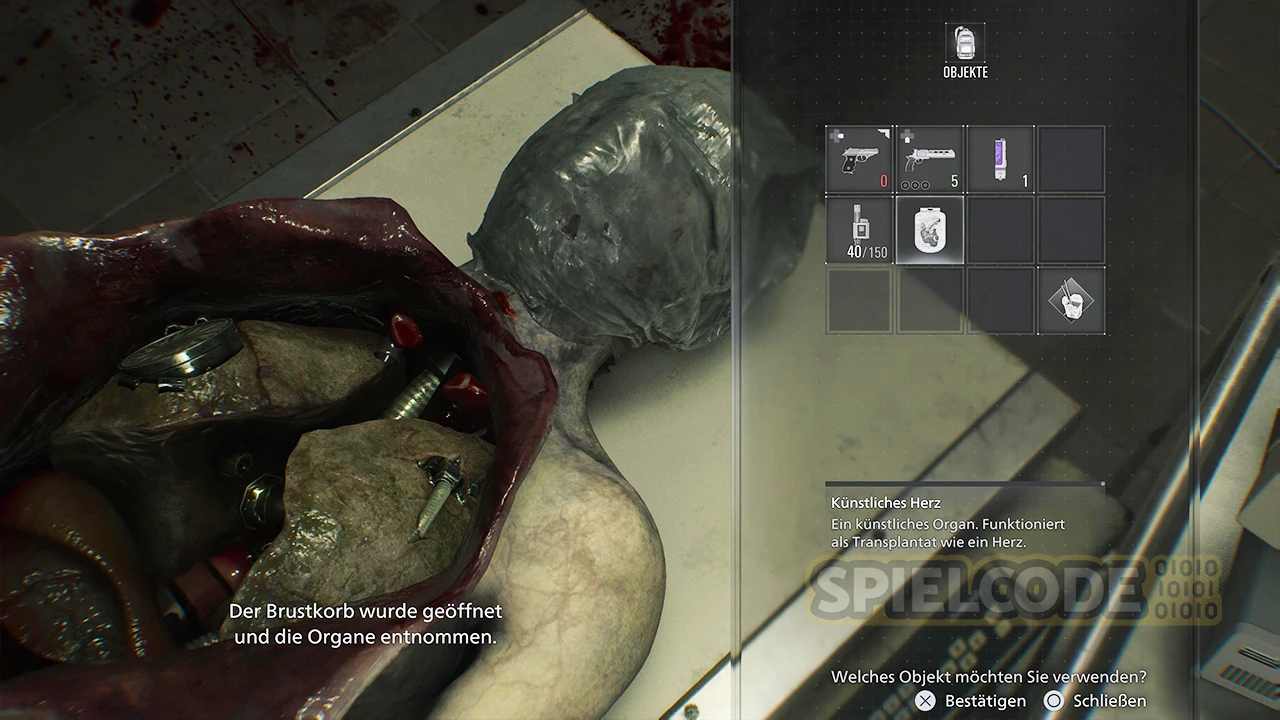Select the semi-automatic pistol slot

tap(859, 159)
